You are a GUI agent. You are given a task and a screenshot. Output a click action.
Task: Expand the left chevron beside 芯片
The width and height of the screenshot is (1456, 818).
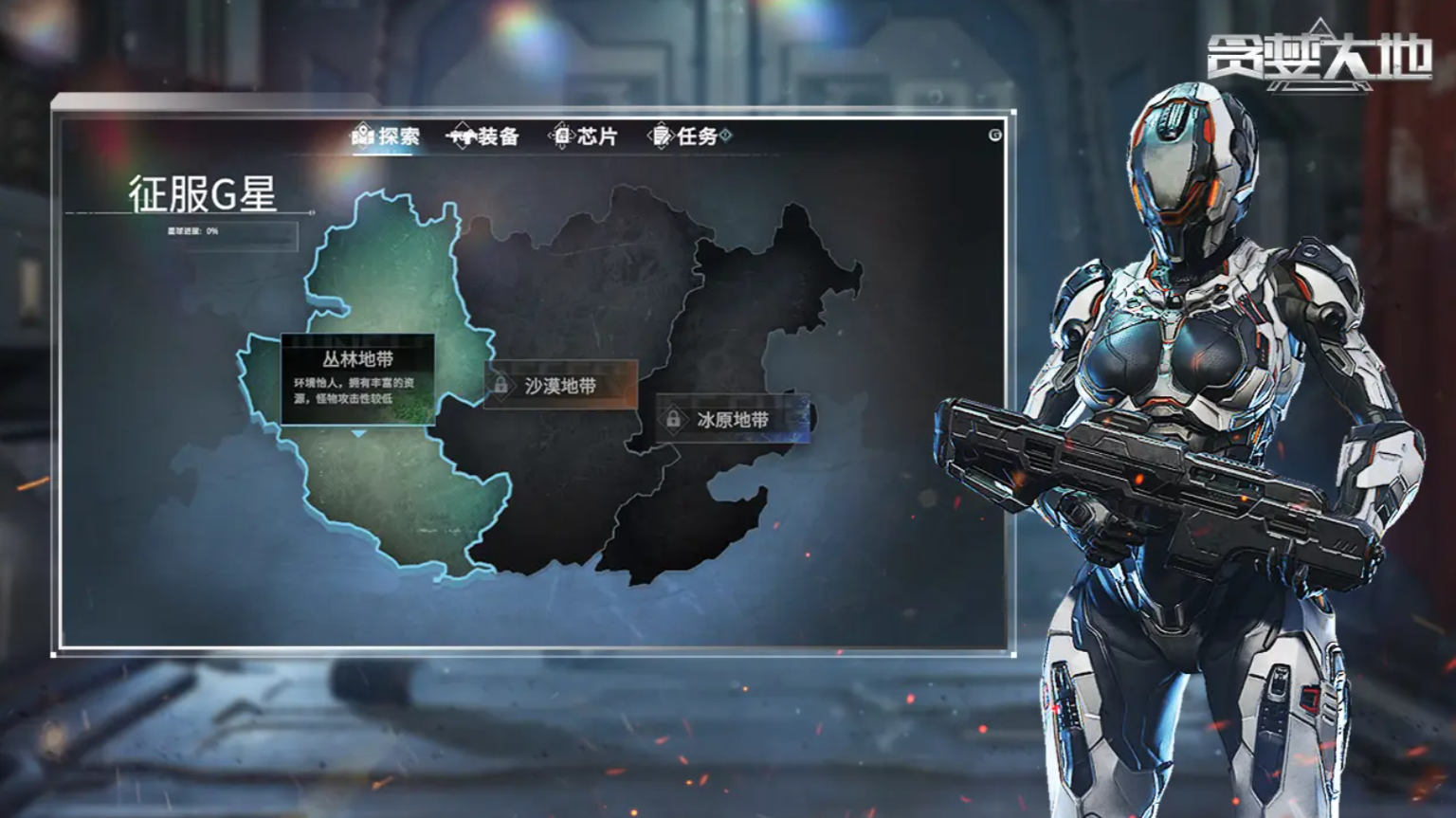pos(550,136)
